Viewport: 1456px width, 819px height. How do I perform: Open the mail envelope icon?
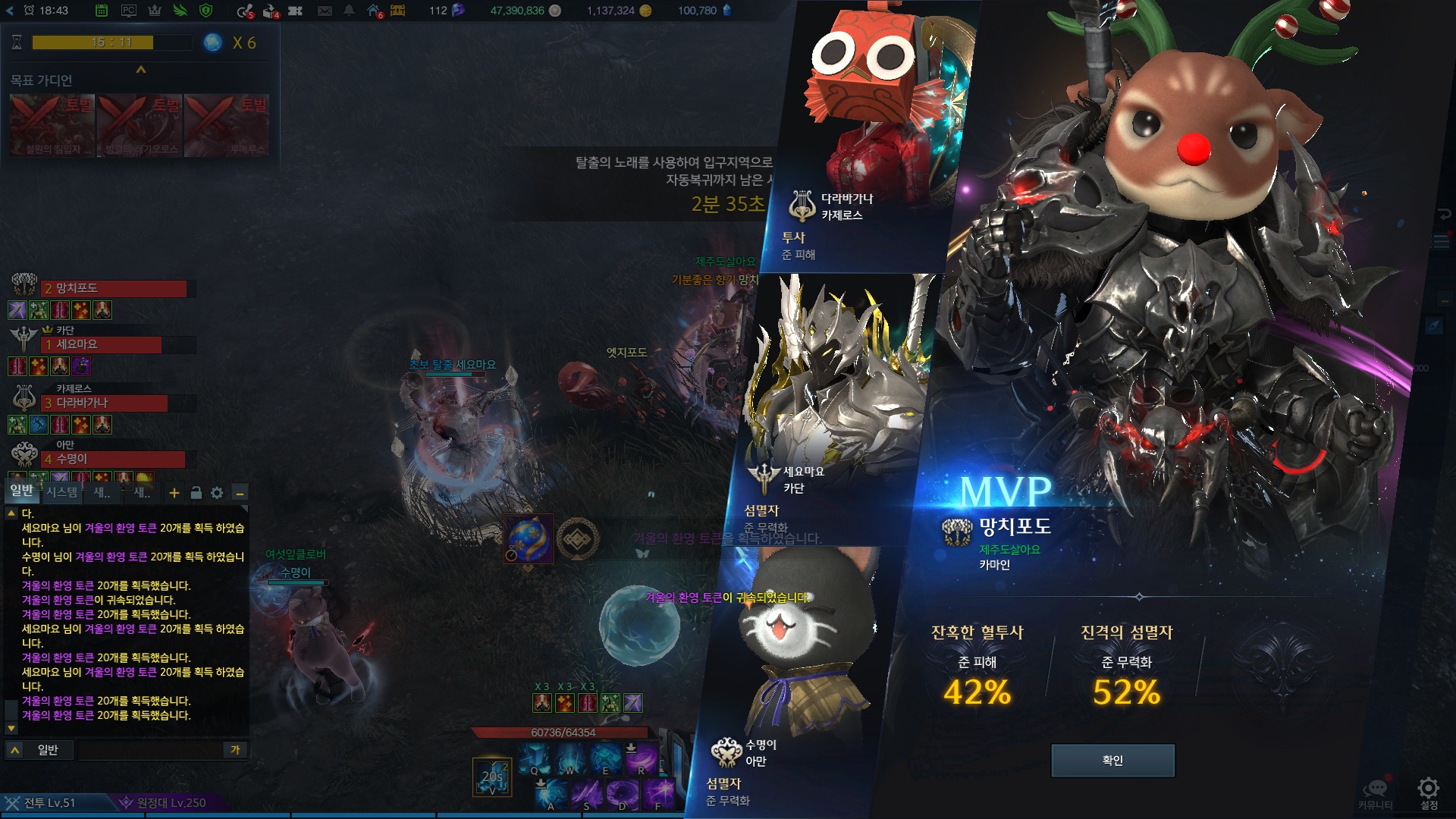pos(325,11)
